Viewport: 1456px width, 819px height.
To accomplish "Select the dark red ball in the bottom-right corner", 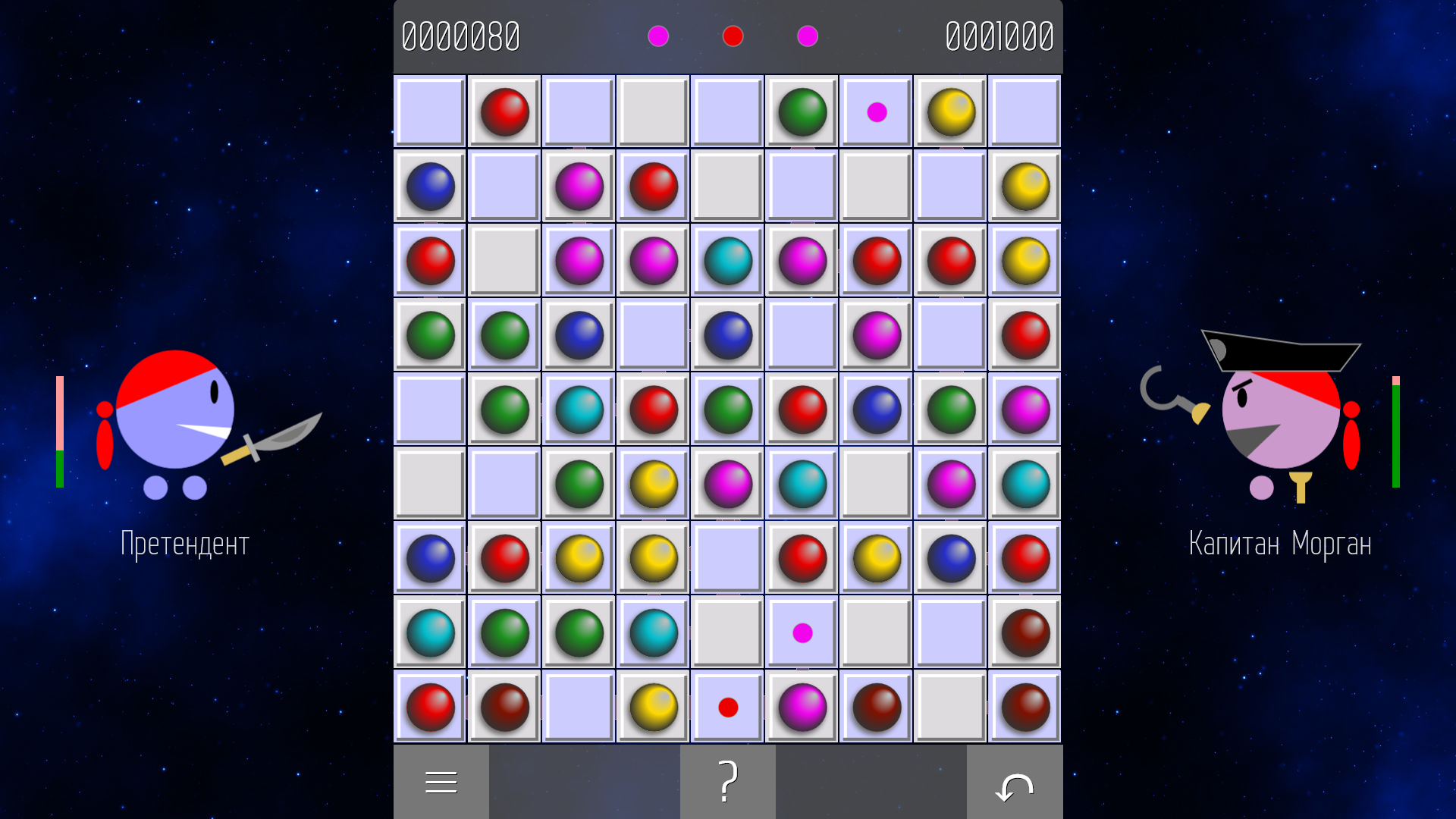I will point(1025,706).
